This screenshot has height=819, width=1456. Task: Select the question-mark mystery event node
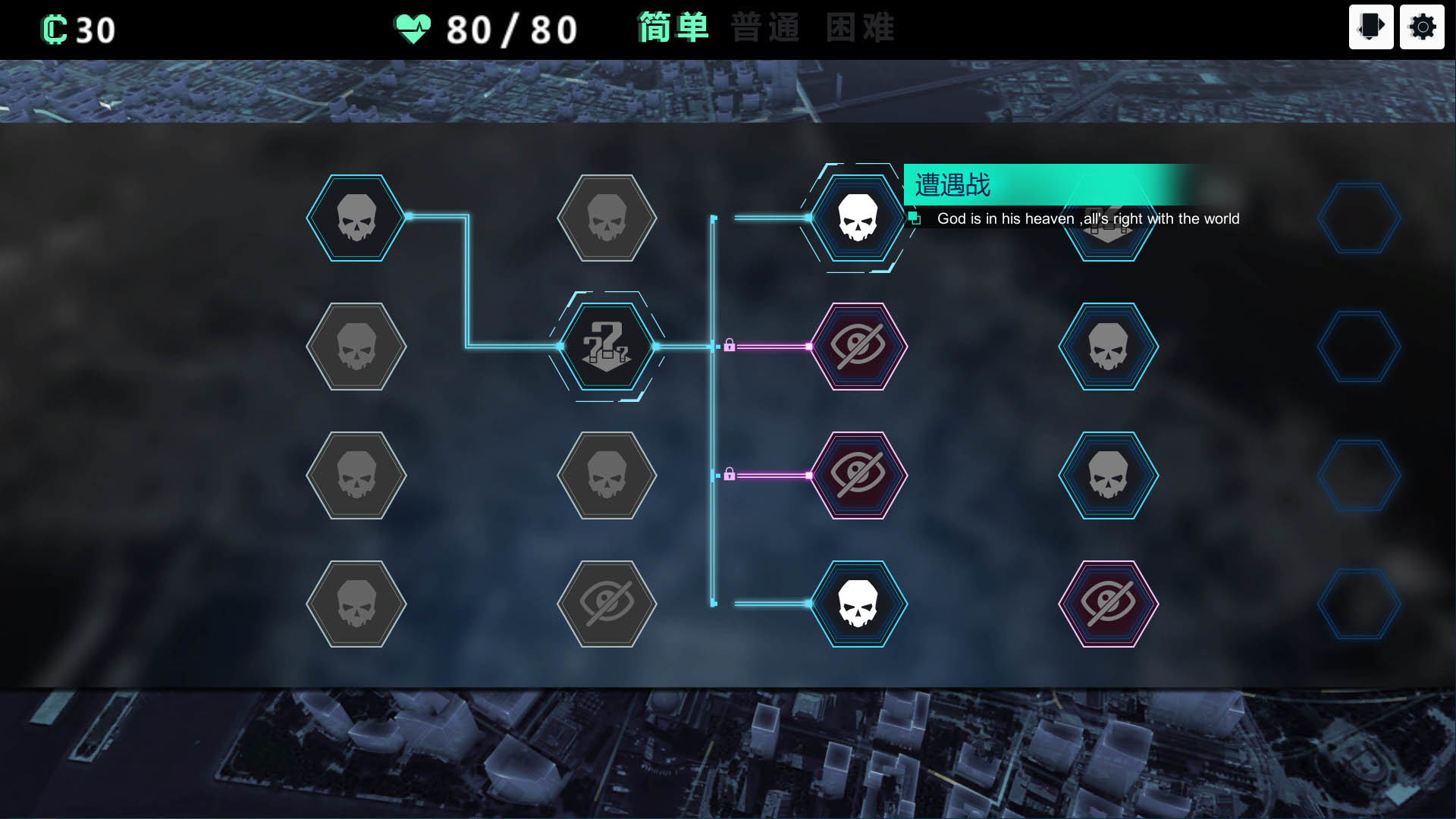[x=607, y=347]
